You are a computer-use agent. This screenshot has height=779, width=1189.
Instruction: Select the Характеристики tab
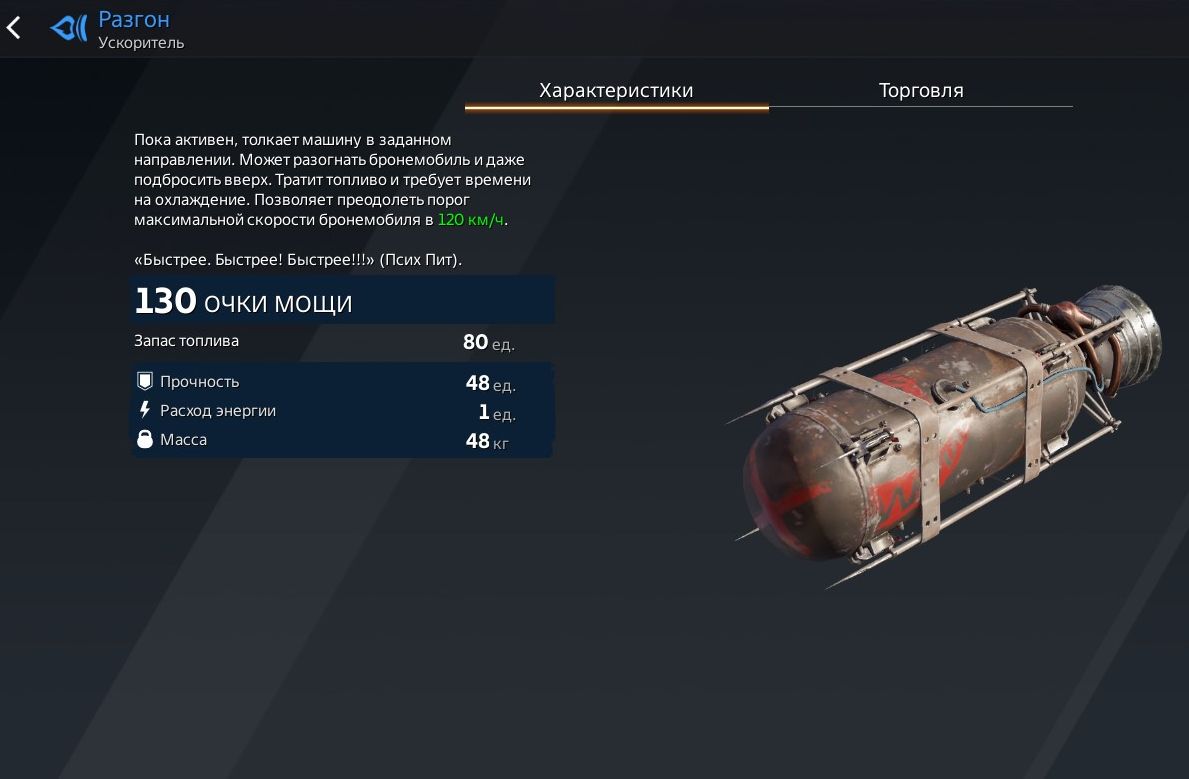click(x=616, y=90)
